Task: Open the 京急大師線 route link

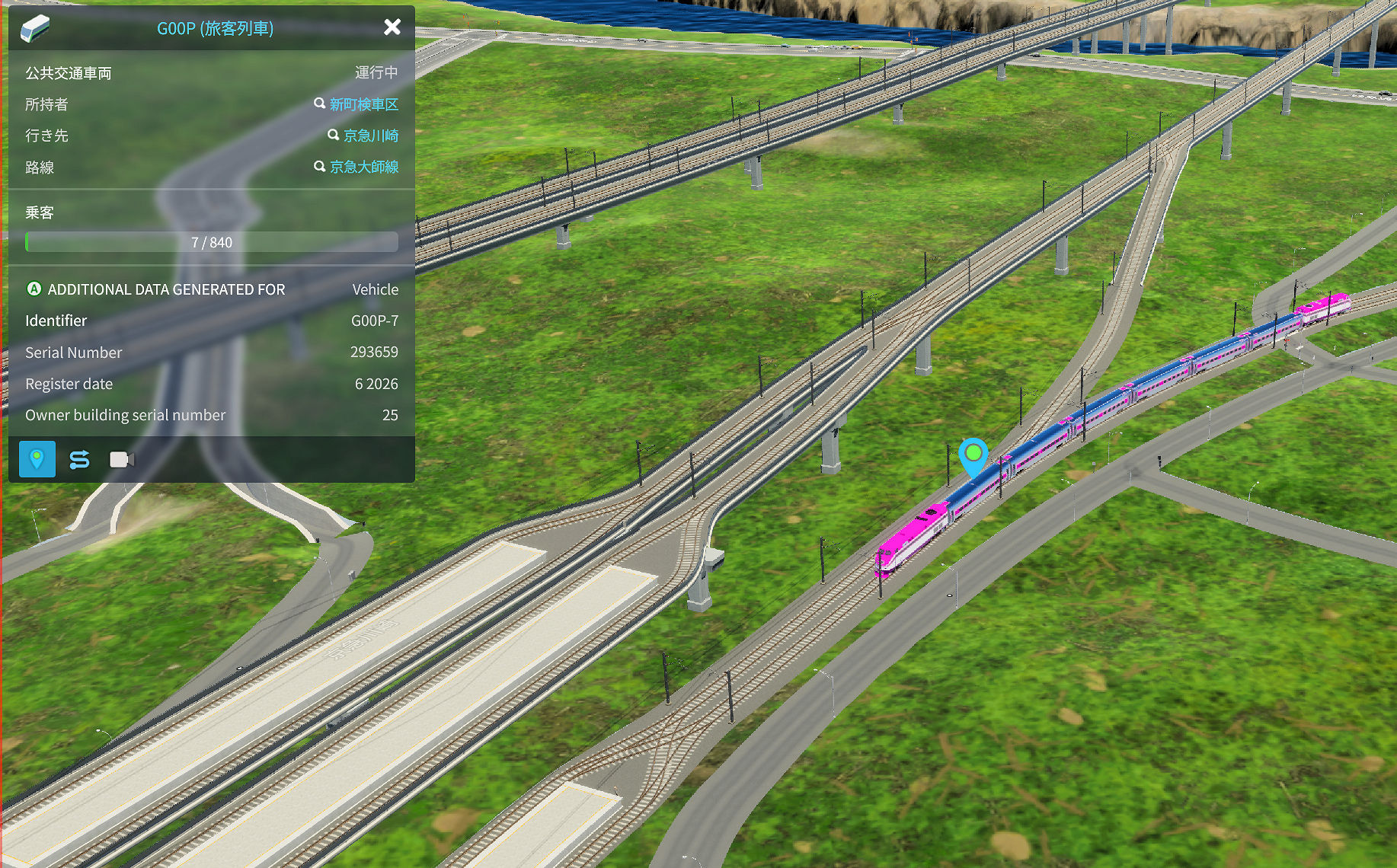Action: [363, 167]
